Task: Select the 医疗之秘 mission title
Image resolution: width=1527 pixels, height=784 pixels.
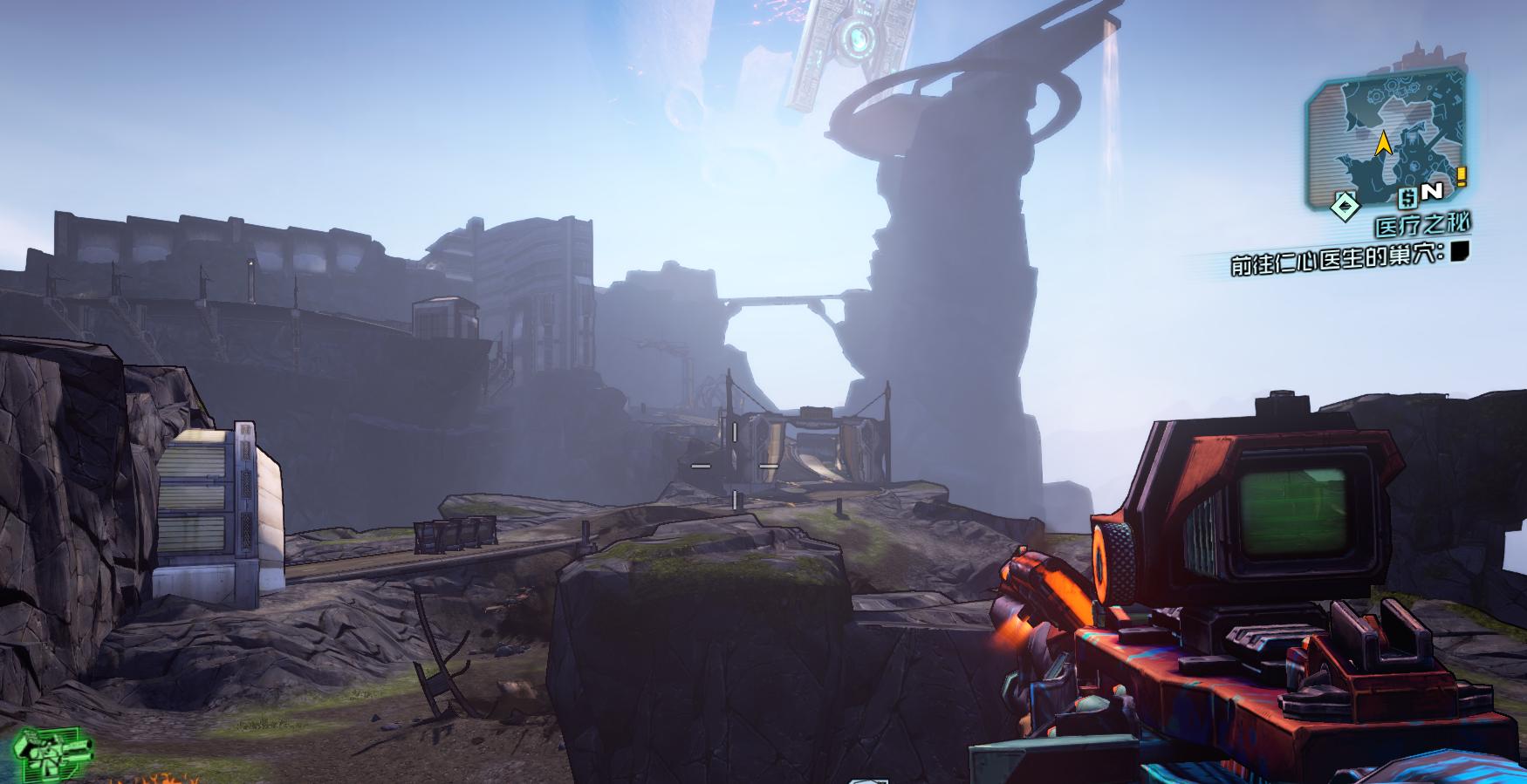Action: pyautogui.click(x=1422, y=226)
